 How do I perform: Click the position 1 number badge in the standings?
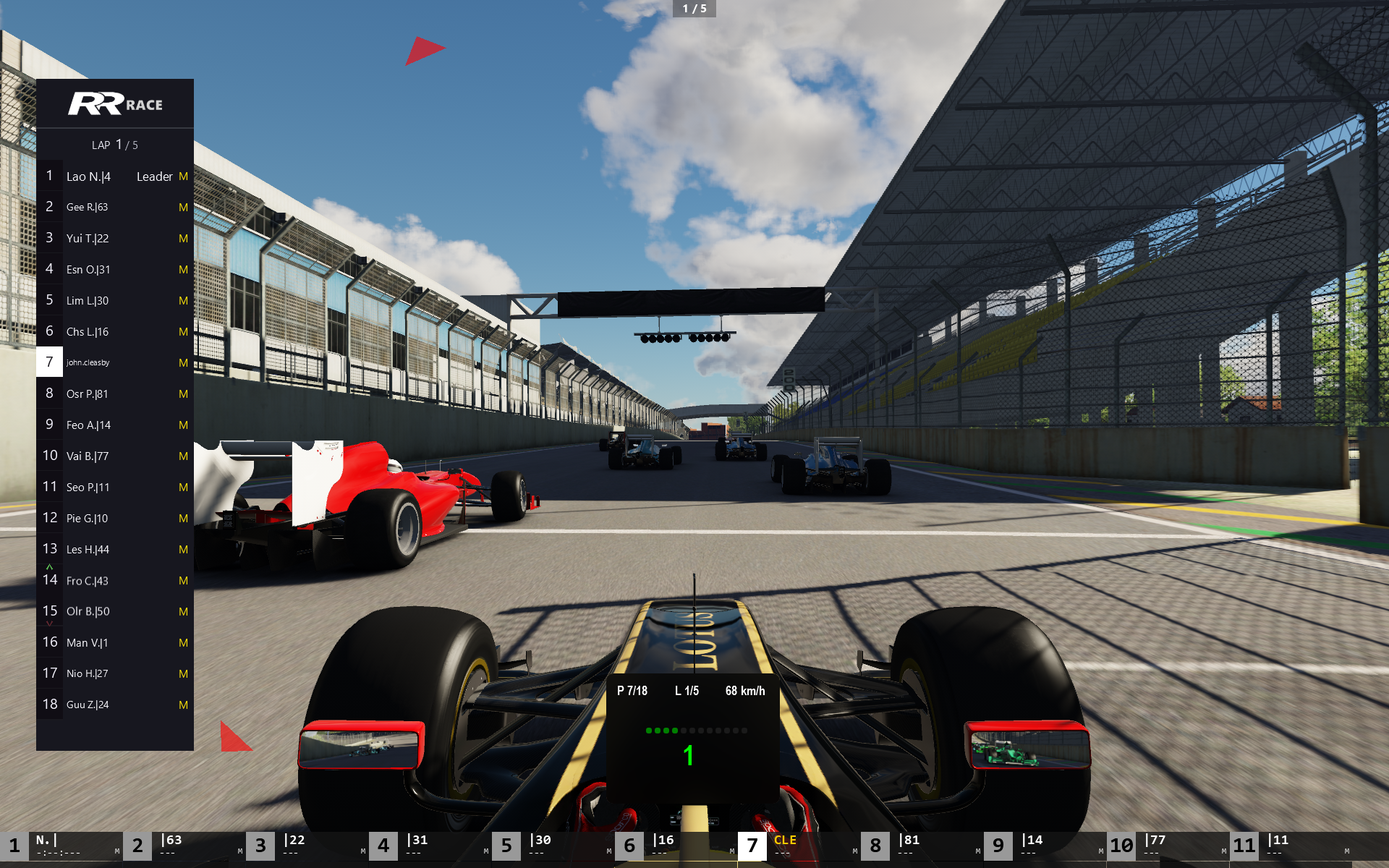[49, 176]
